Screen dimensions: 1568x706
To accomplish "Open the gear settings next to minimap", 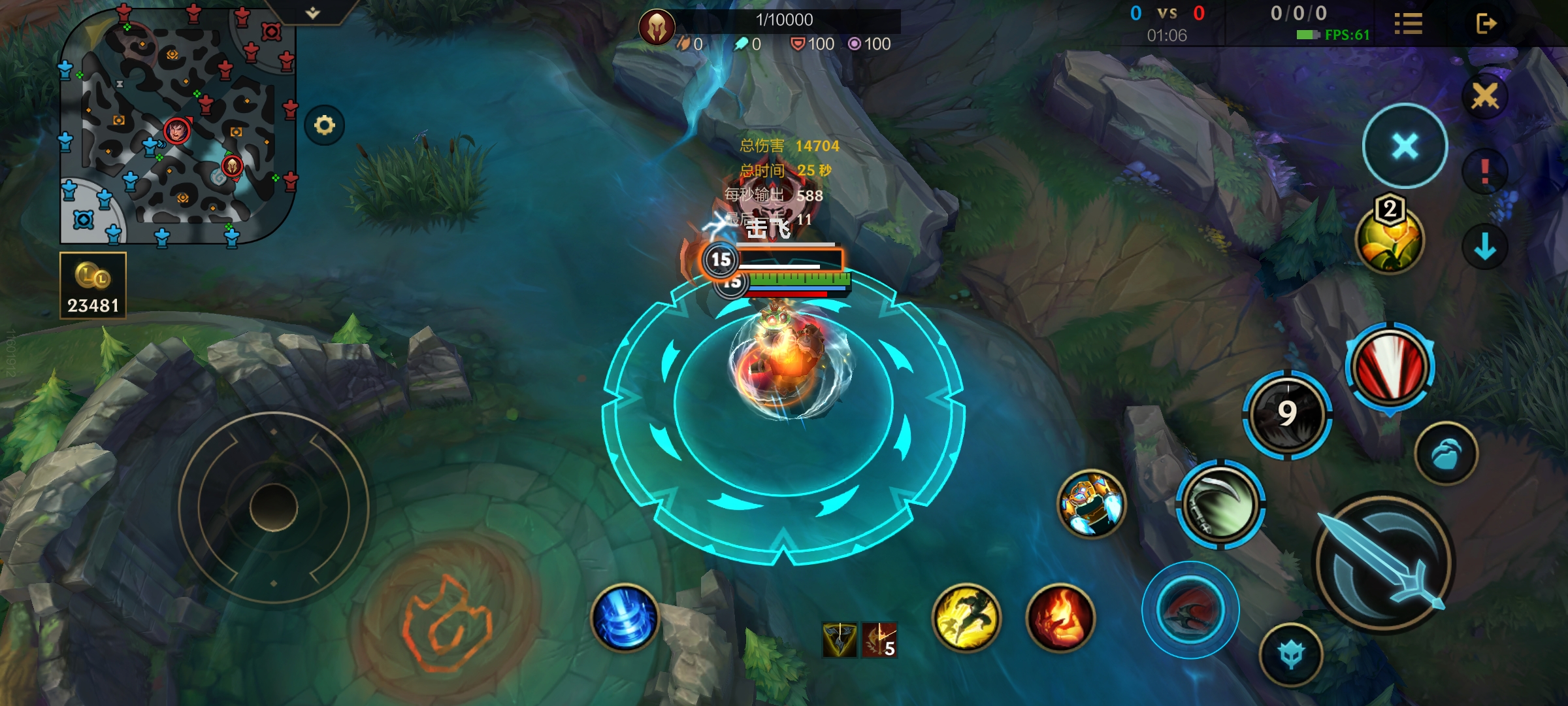I will coord(325,125).
